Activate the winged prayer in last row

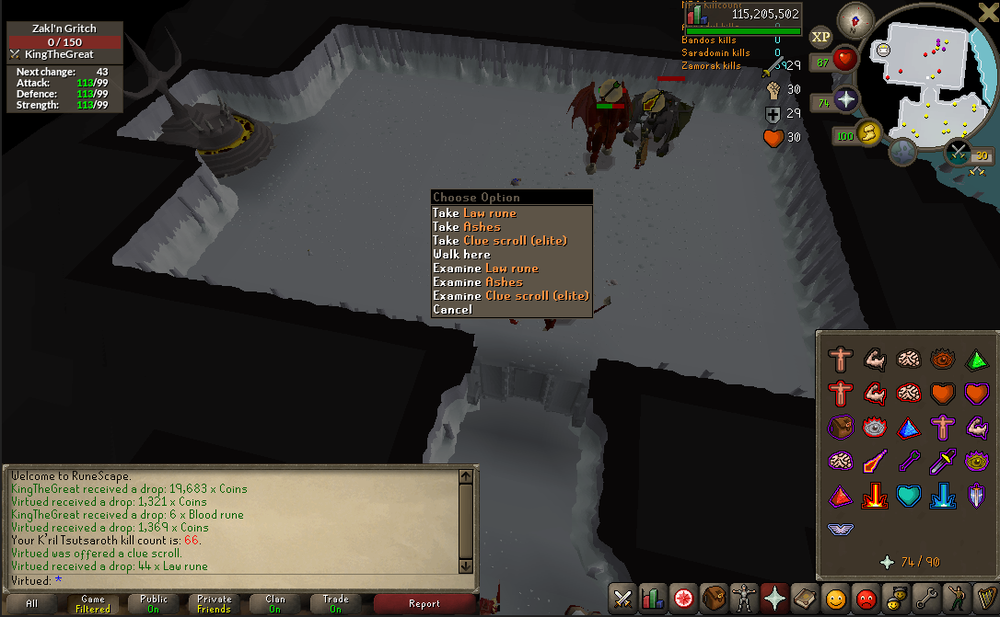(841, 528)
